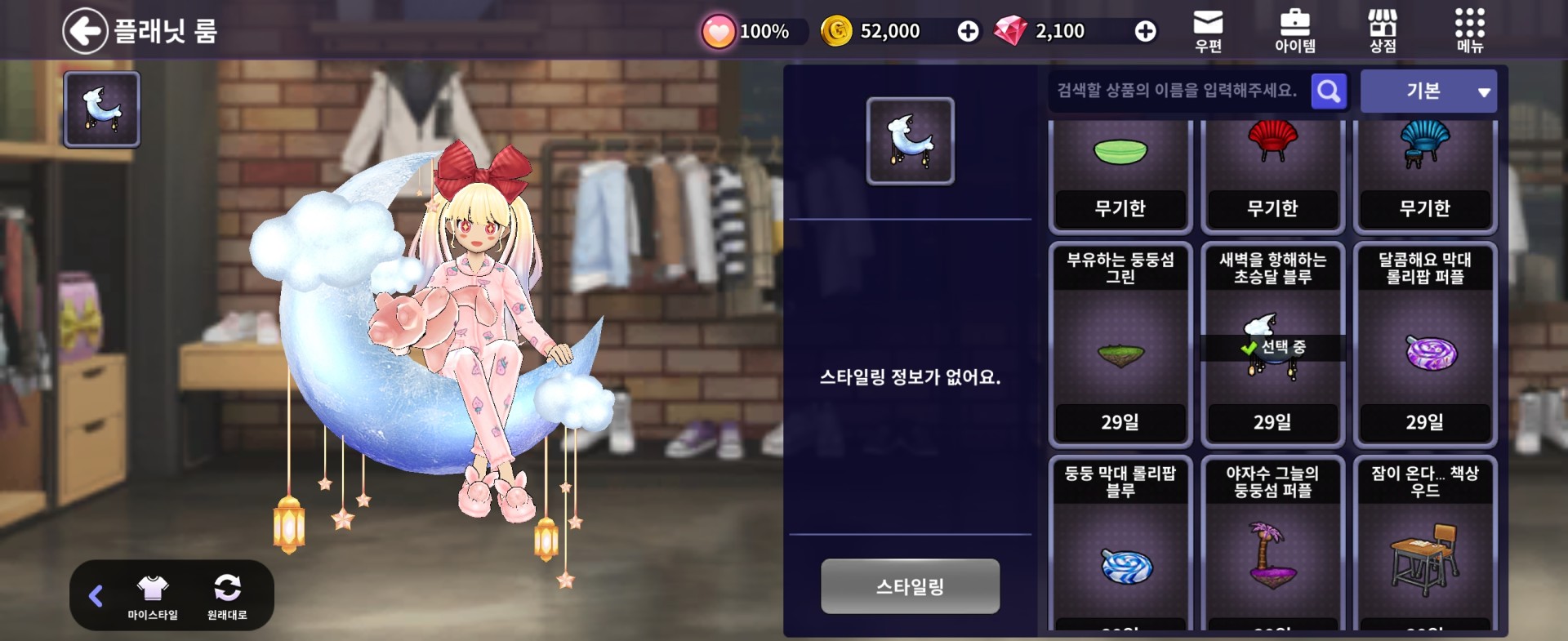Tap the blue magnifier search button
Image resolution: width=1568 pixels, height=641 pixels.
pyautogui.click(x=1329, y=91)
